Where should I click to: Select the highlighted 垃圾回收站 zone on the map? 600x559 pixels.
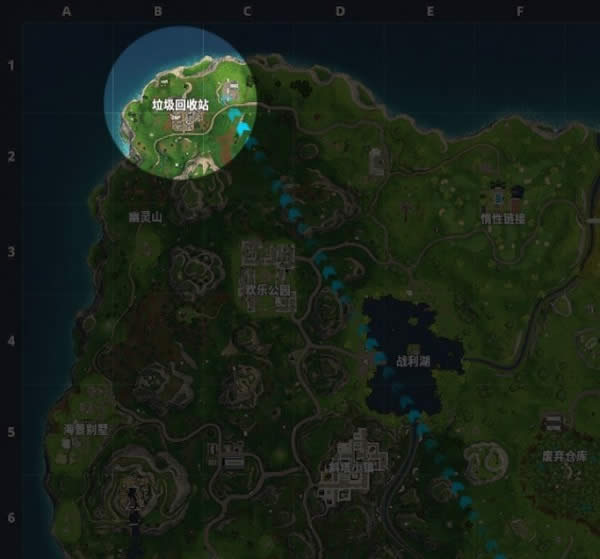(181, 103)
